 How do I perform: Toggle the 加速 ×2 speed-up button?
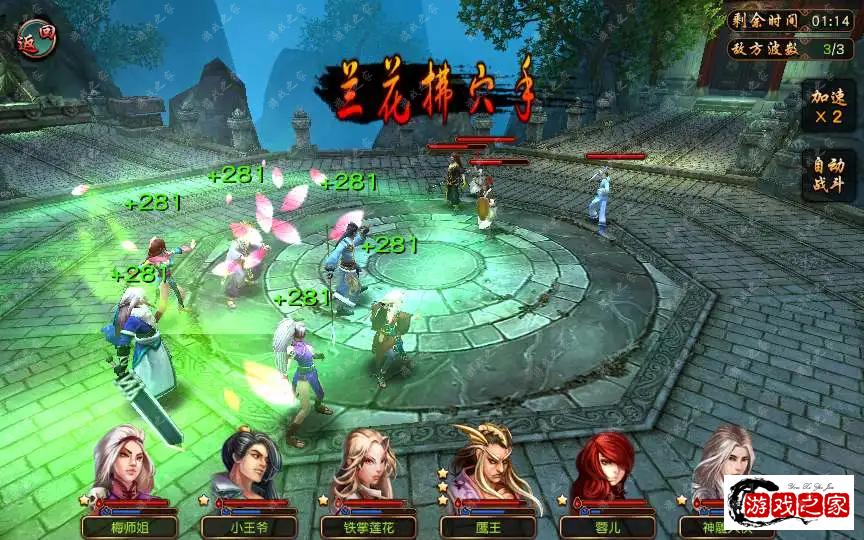click(827, 106)
